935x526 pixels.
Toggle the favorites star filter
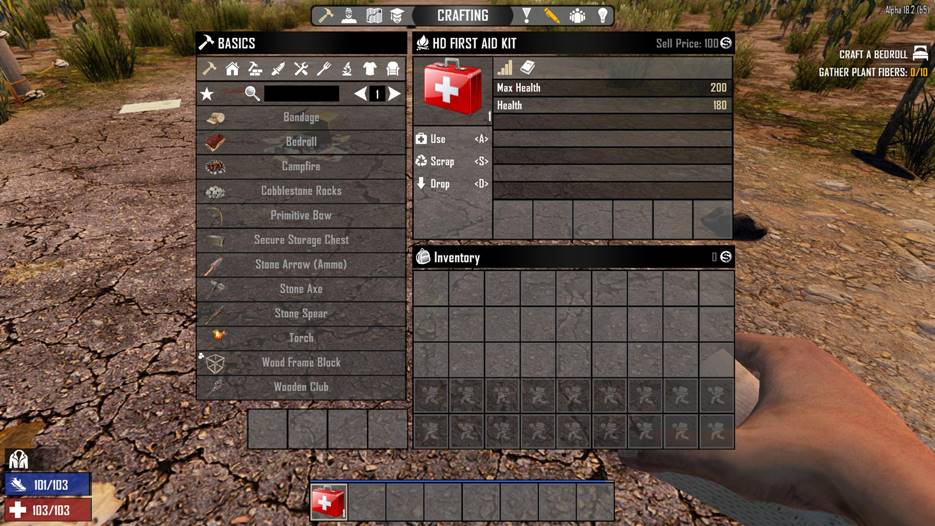click(208, 94)
